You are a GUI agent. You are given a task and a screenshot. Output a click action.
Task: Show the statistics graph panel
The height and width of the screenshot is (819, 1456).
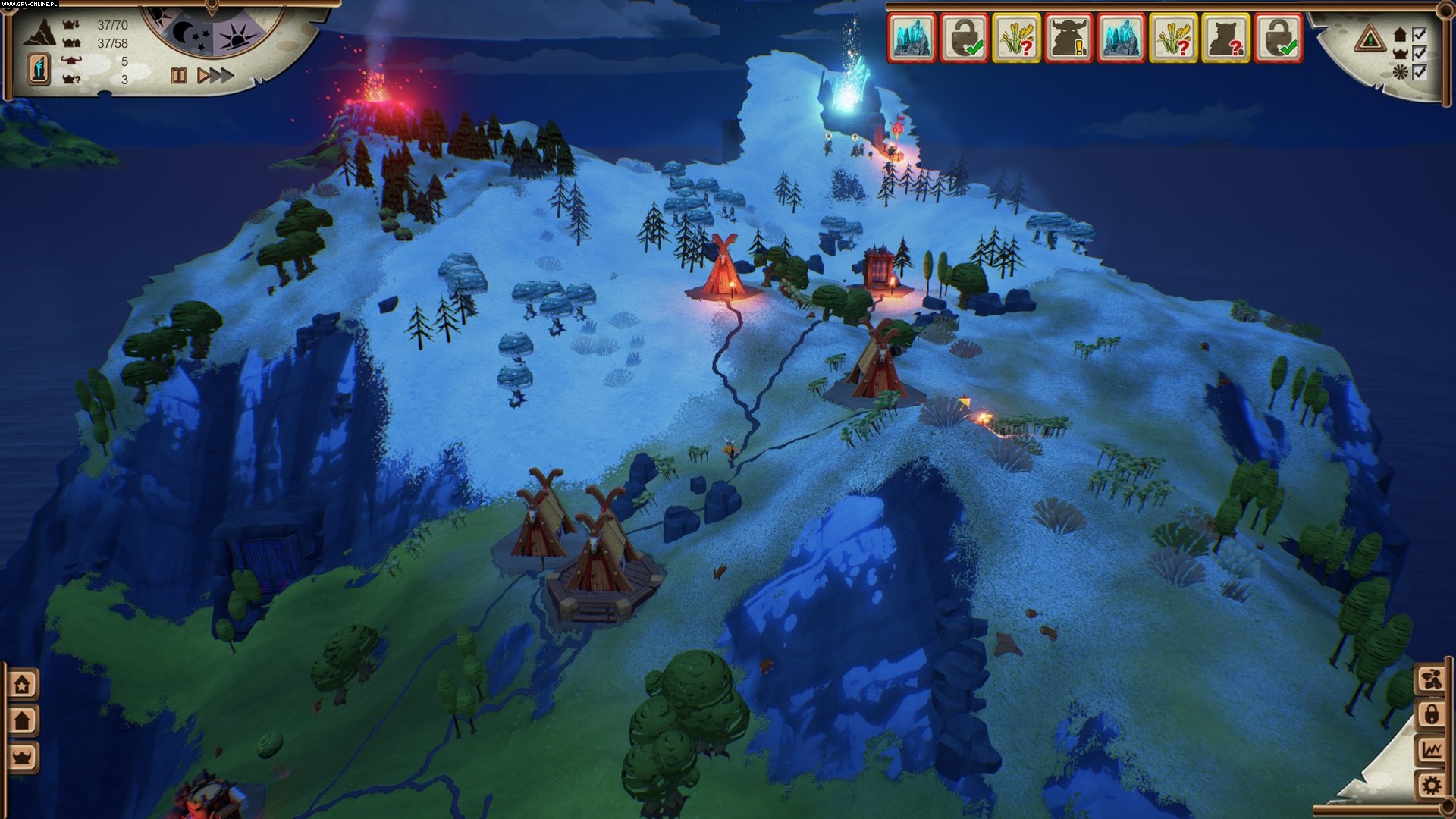pyautogui.click(x=1432, y=750)
